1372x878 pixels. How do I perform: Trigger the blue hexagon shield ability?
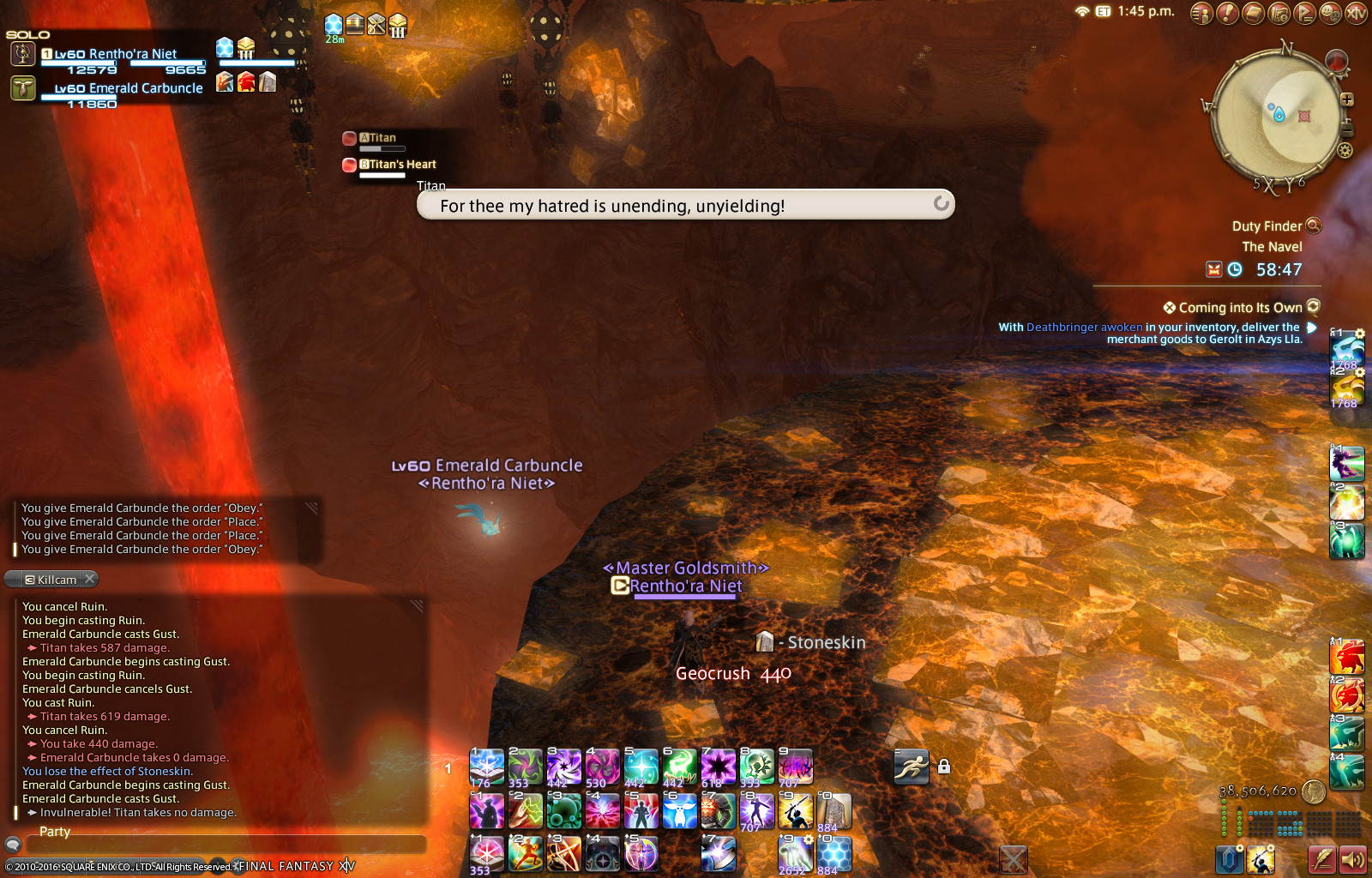[833, 854]
